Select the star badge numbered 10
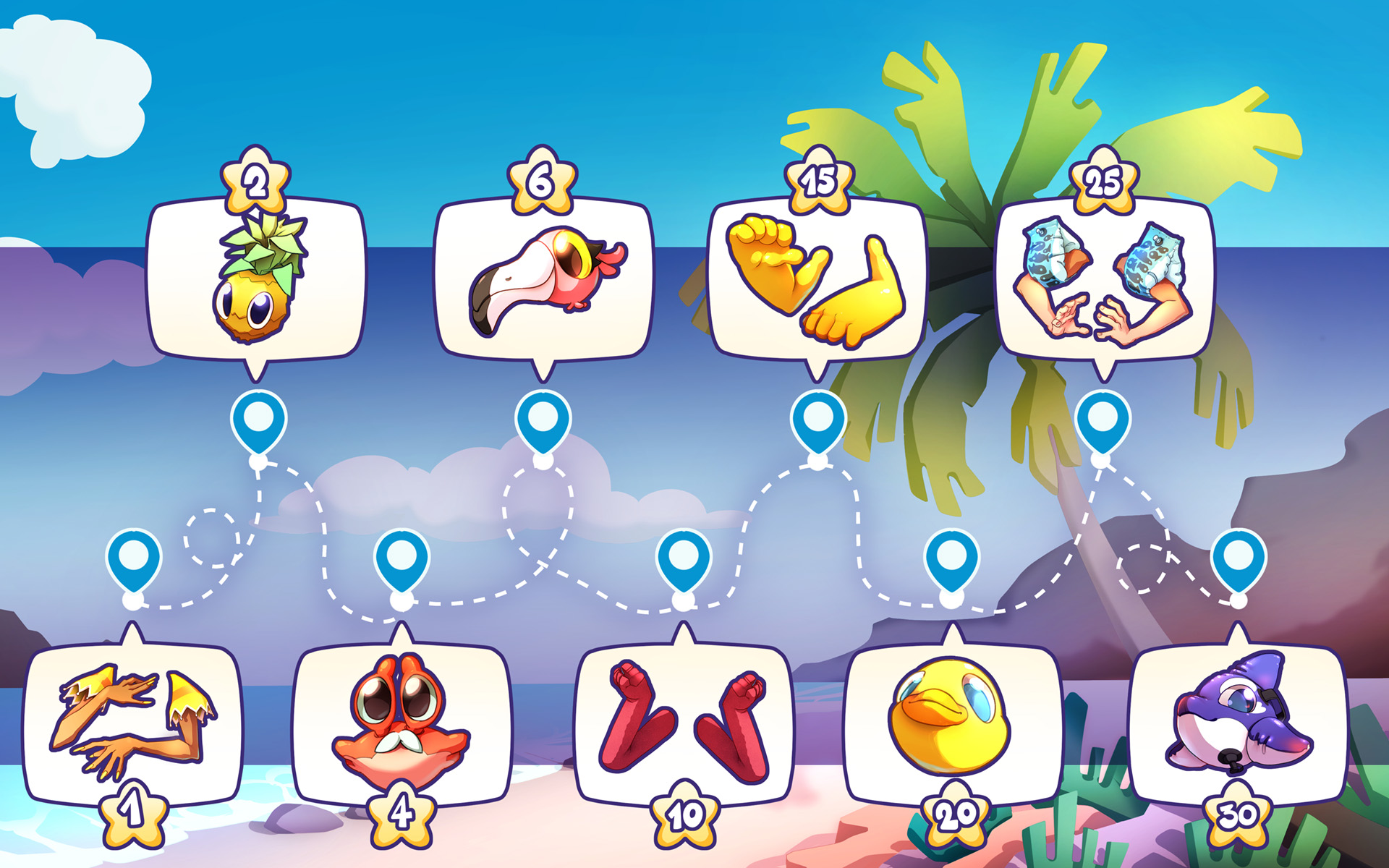Viewport: 1389px width, 868px height. tap(684, 815)
